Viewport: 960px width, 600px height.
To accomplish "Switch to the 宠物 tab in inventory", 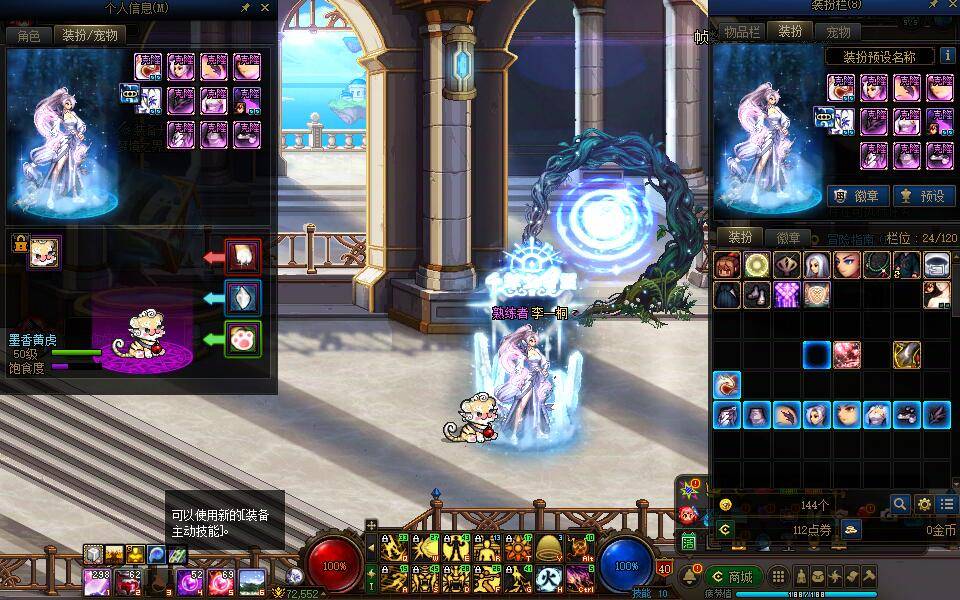I will (837, 32).
